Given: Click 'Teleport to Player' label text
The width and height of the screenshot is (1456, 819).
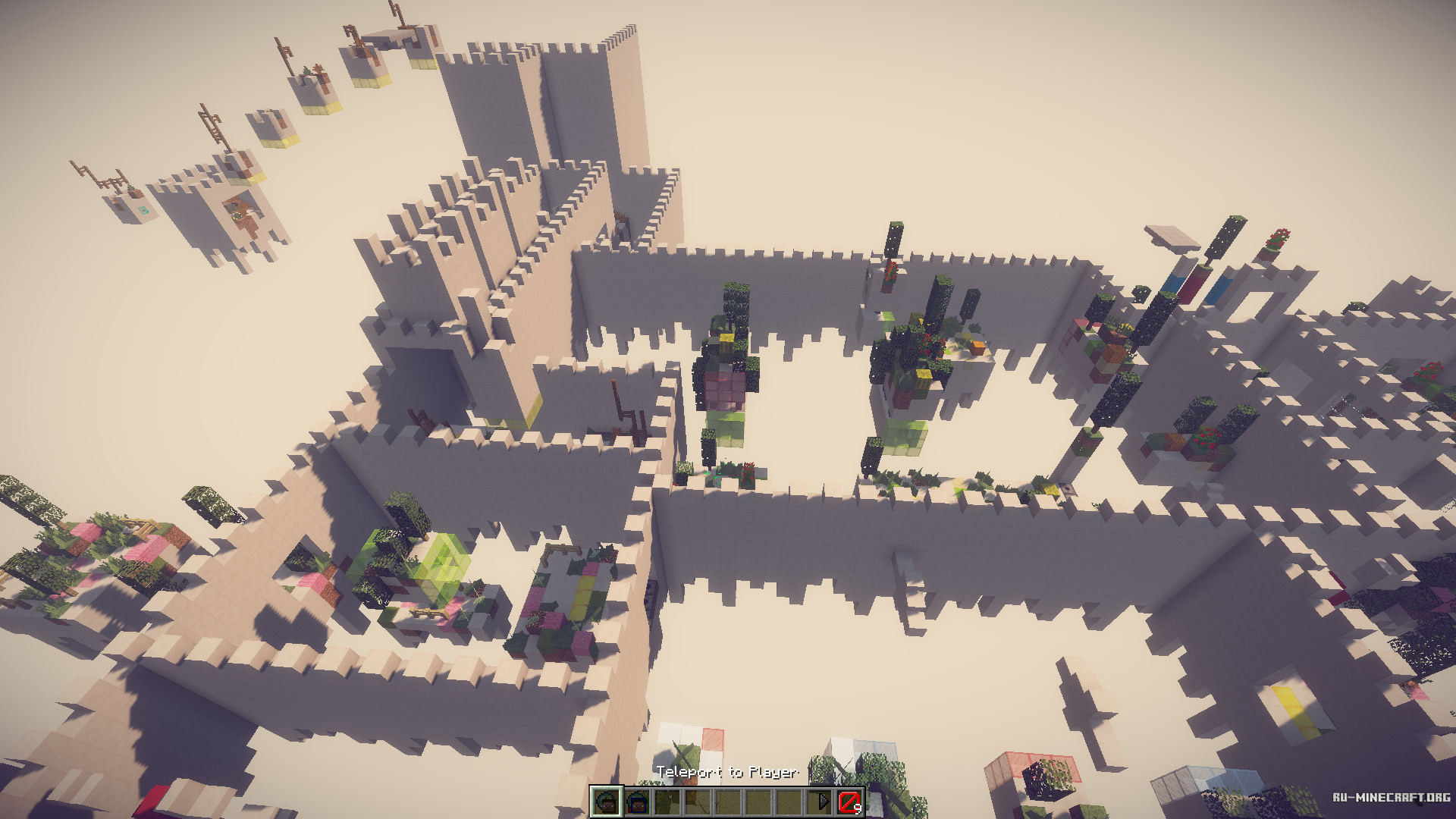Looking at the screenshot, I should pos(728,772).
